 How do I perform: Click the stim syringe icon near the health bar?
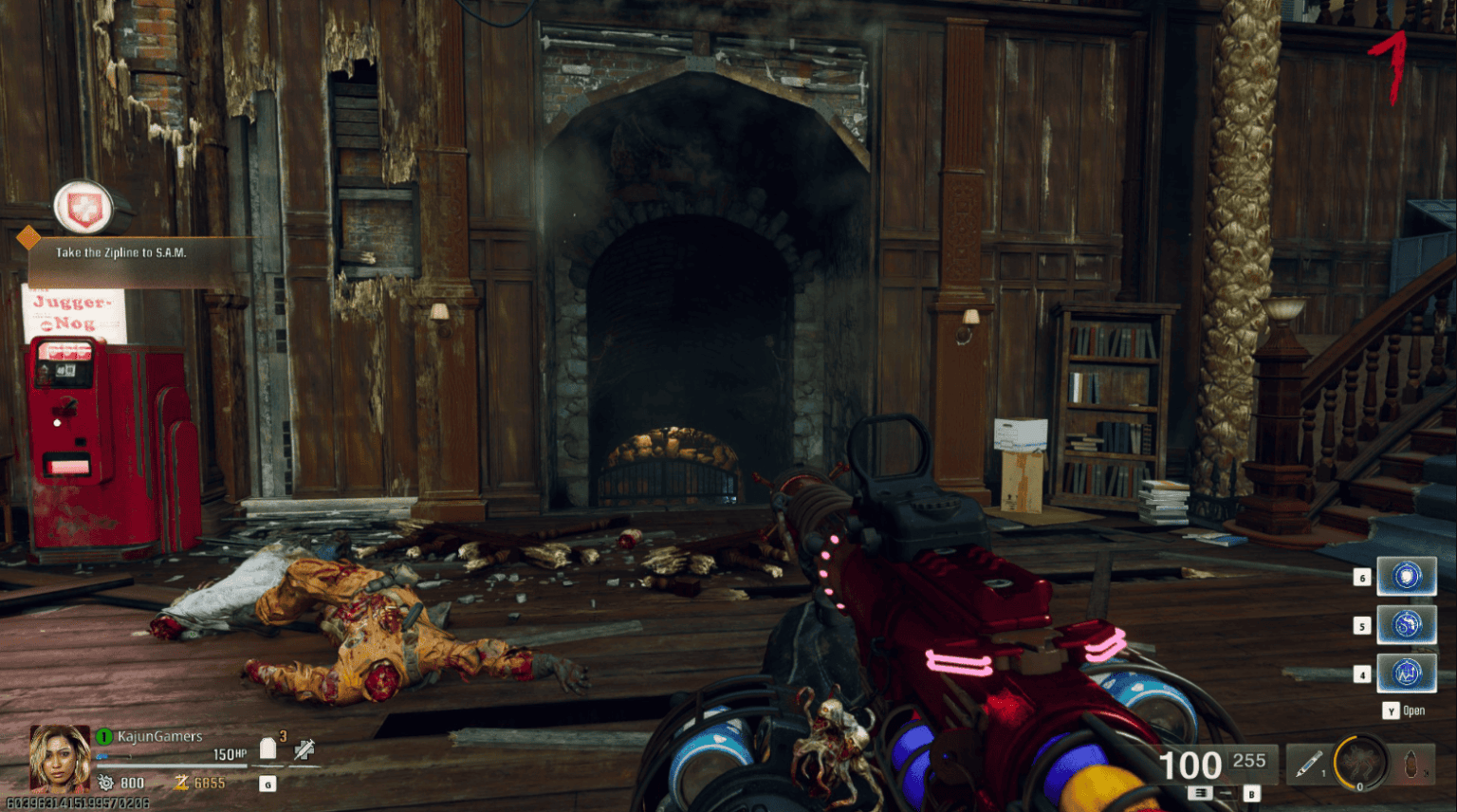pos(303,749)
